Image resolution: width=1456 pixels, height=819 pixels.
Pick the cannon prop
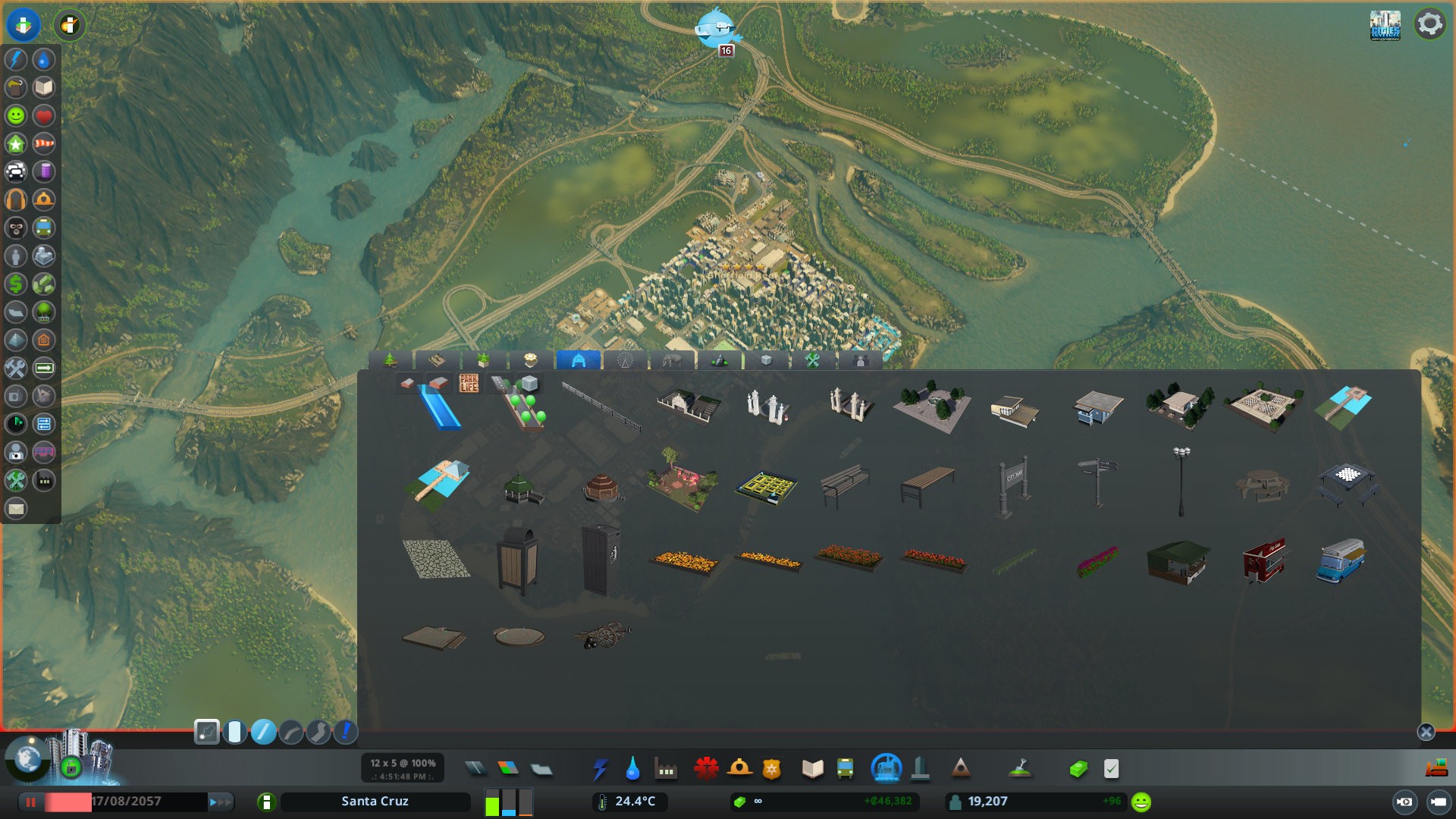pyautogui.click(x=603, y=635)
